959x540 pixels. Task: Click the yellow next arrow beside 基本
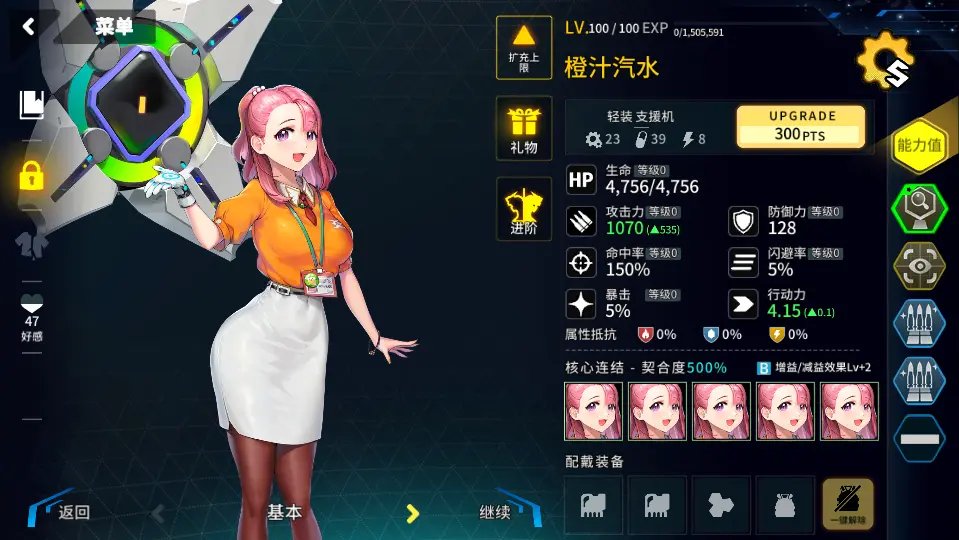(x=412, y=513)
